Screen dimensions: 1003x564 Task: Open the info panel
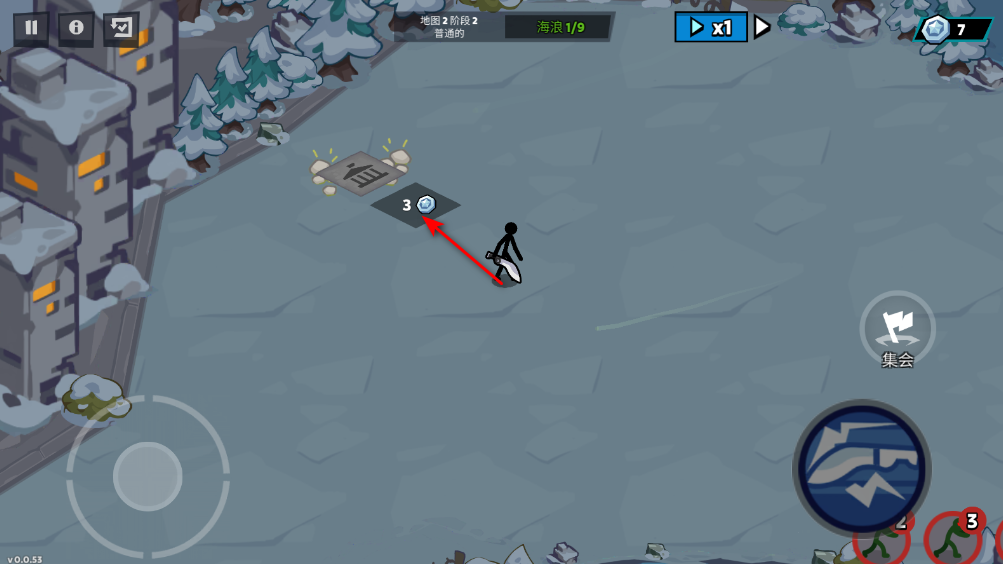(x=76, y=28)
